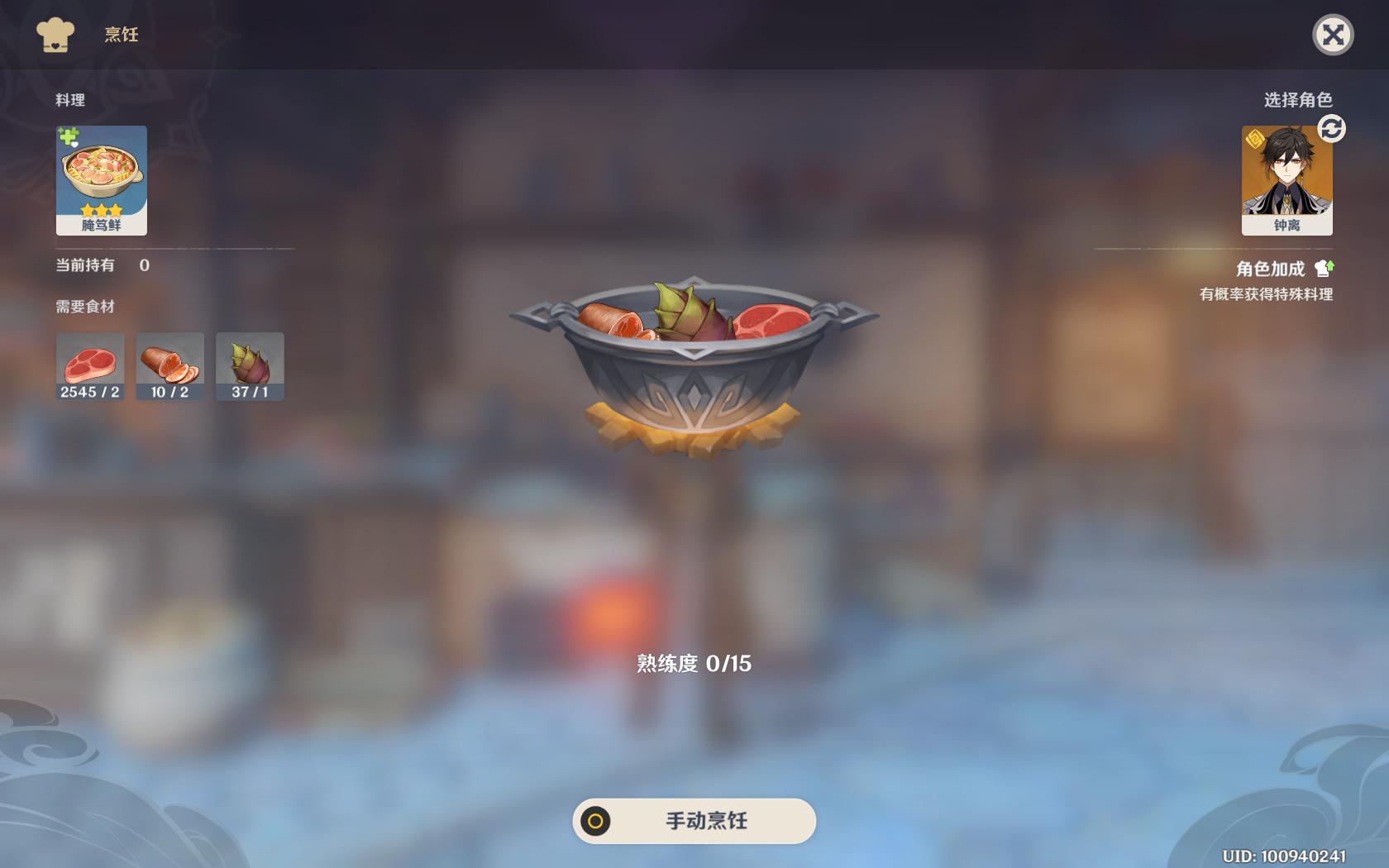Image resolution: width=1389 pixels, height=868 pixels.
Task: Select the 腌笃鲜 dish recipe card
Action: coord(101,179)
